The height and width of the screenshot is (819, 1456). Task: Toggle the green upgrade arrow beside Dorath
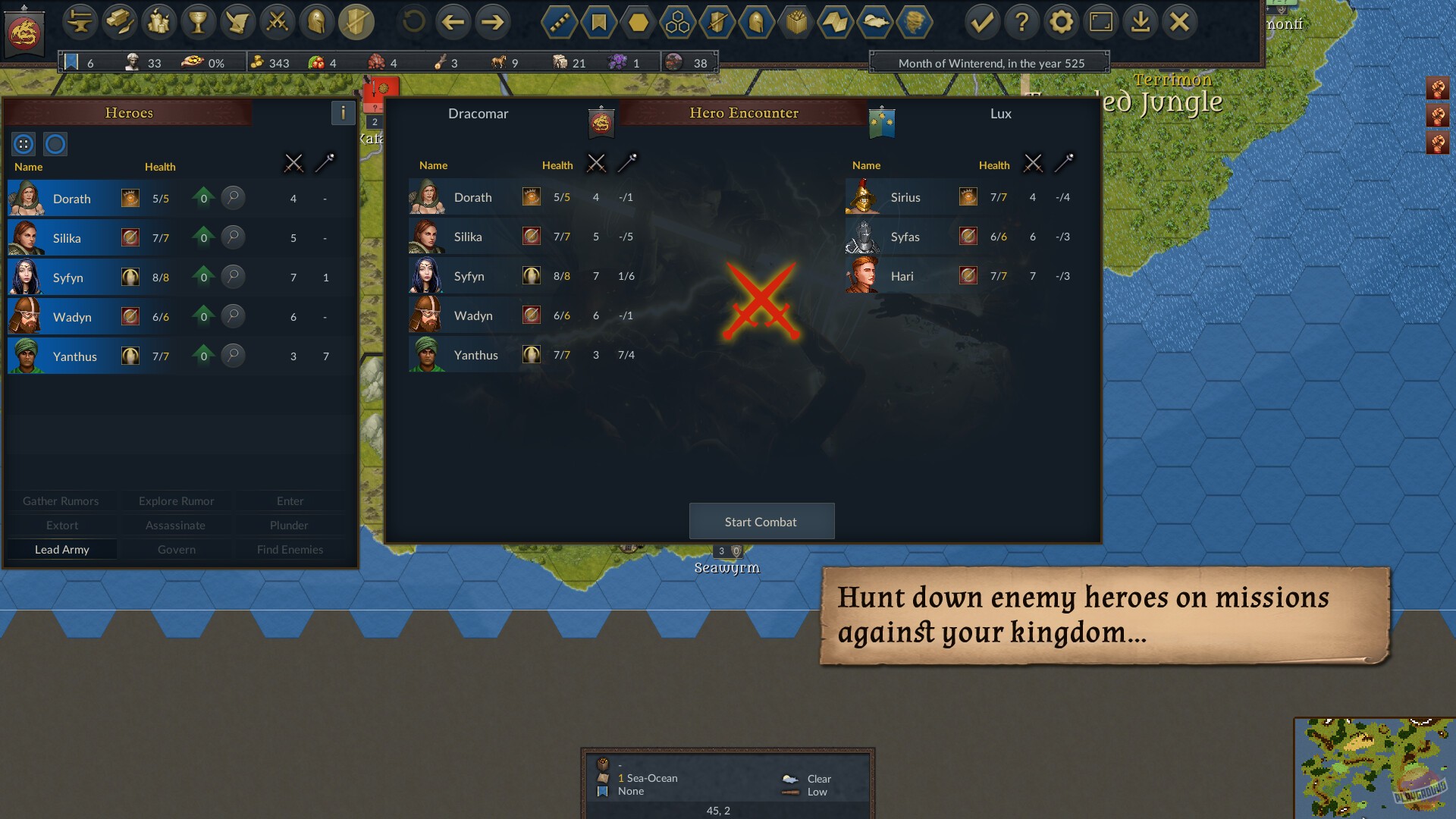(202, 198)
